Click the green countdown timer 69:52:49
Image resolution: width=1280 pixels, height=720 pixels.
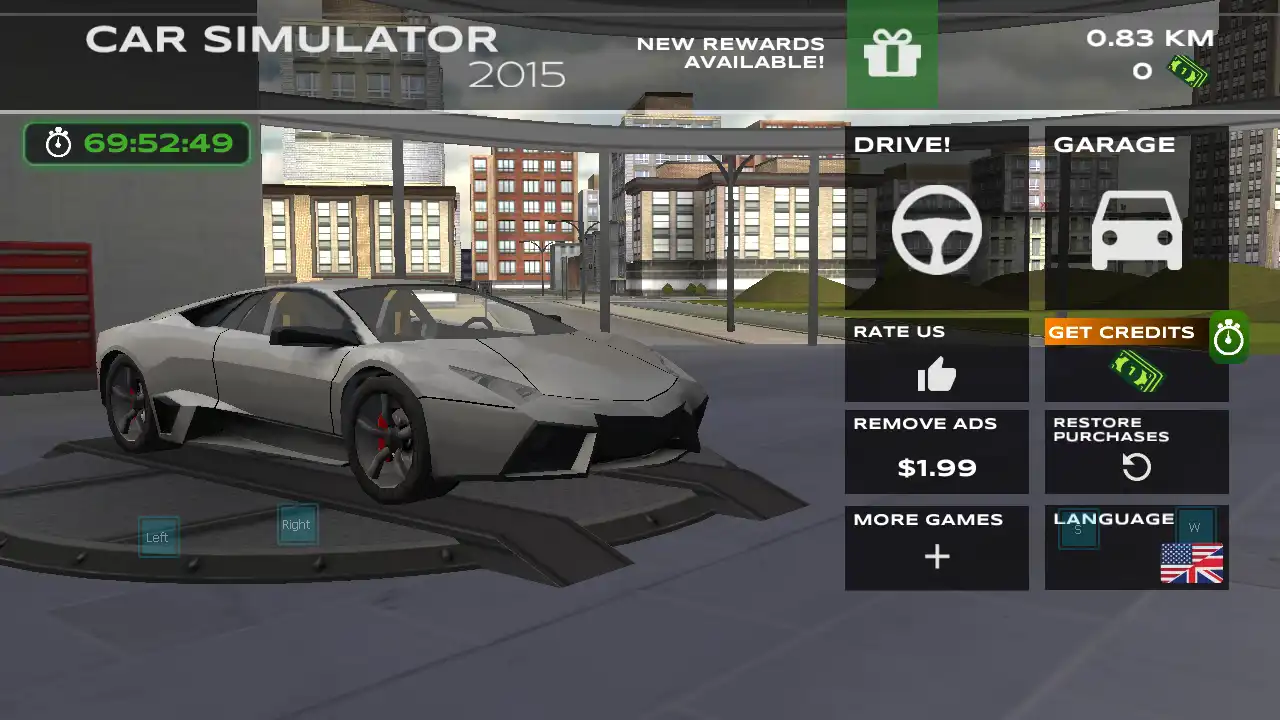tap(137, 143)
